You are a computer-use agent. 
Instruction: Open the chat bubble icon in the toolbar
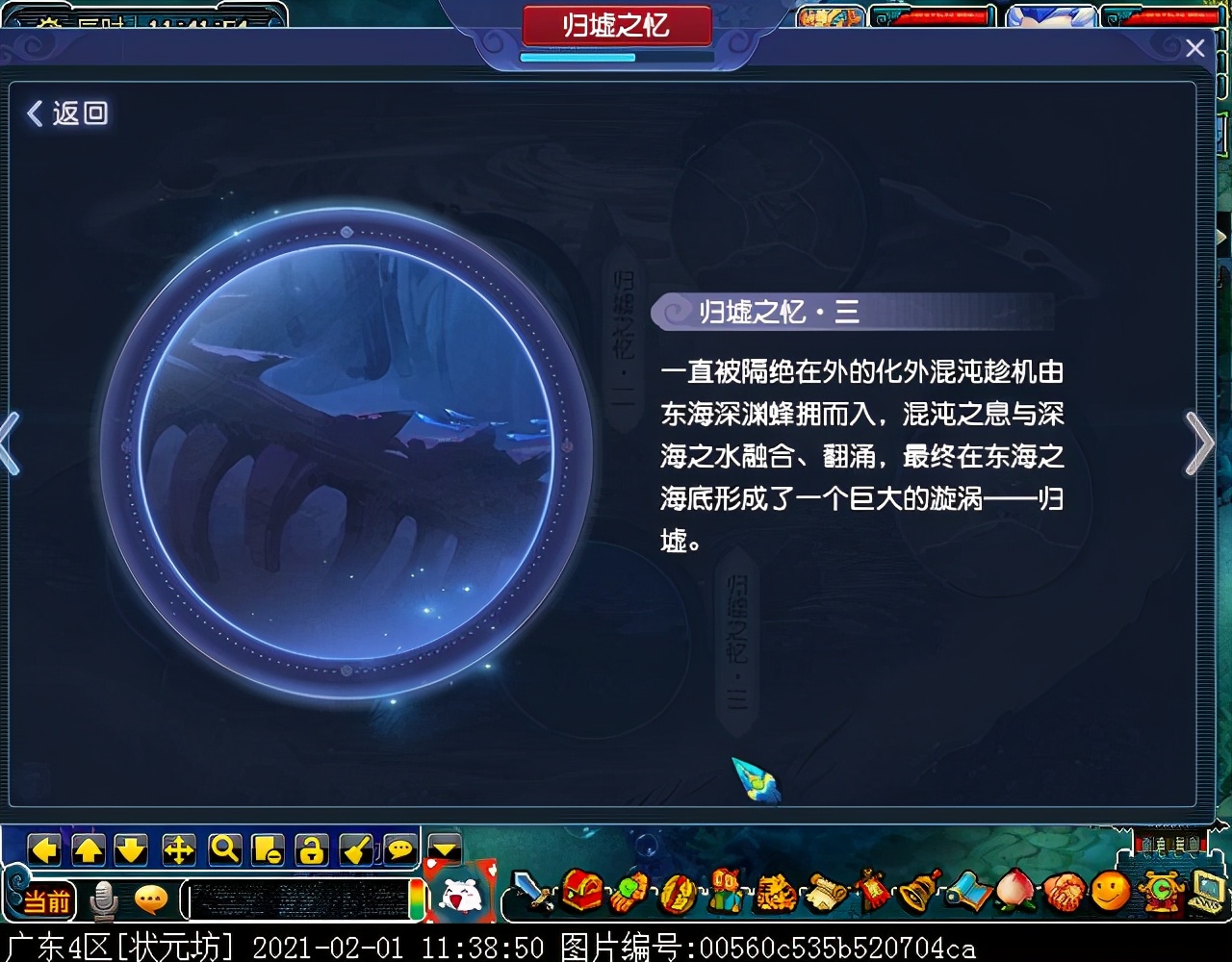(x=399, y=850)
